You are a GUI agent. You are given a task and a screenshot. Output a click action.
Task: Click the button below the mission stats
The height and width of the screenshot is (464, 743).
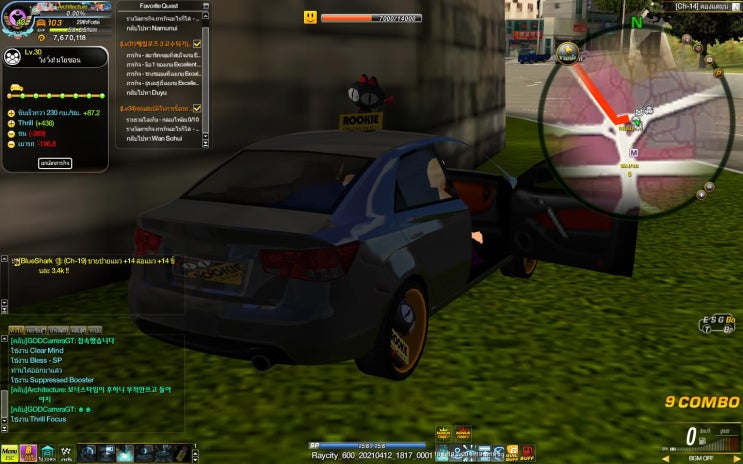(x=55, y=162)
